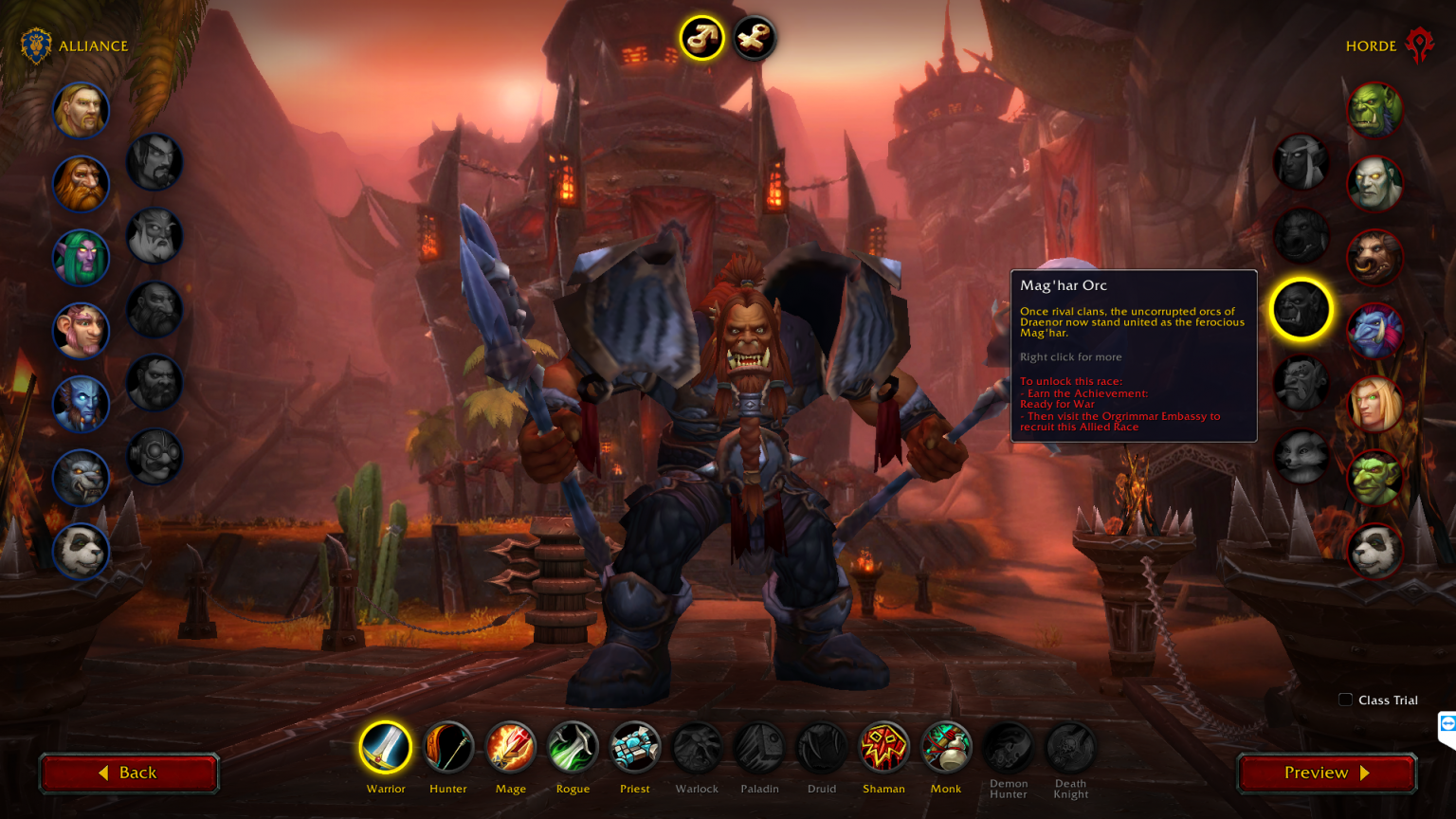Screen dimensions: 1456x819
Task: Click the Demon Hunter class icon
Action: (x=1008, y=747)
